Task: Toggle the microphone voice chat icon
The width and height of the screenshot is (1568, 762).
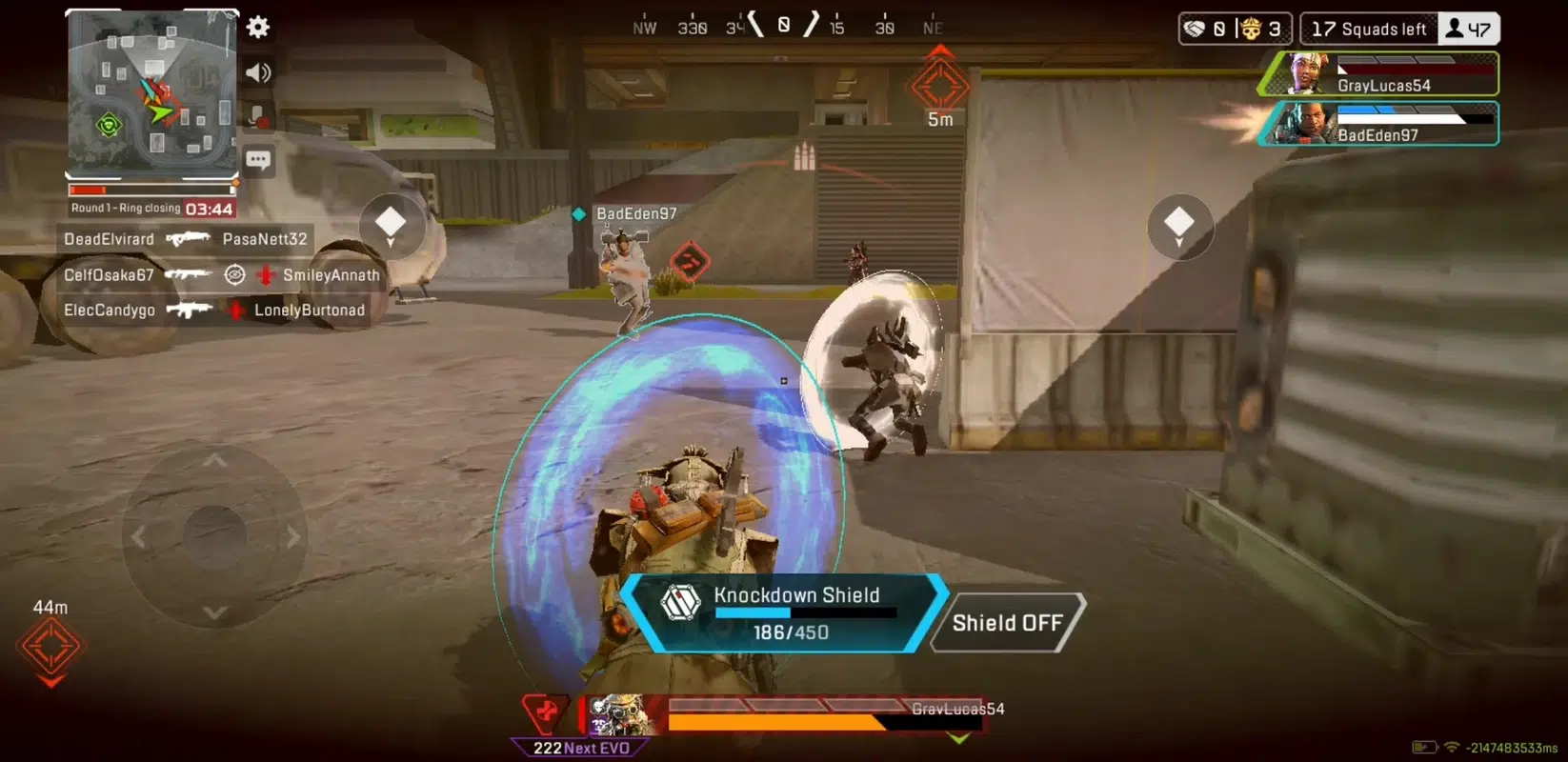Action: pos(257,116)
